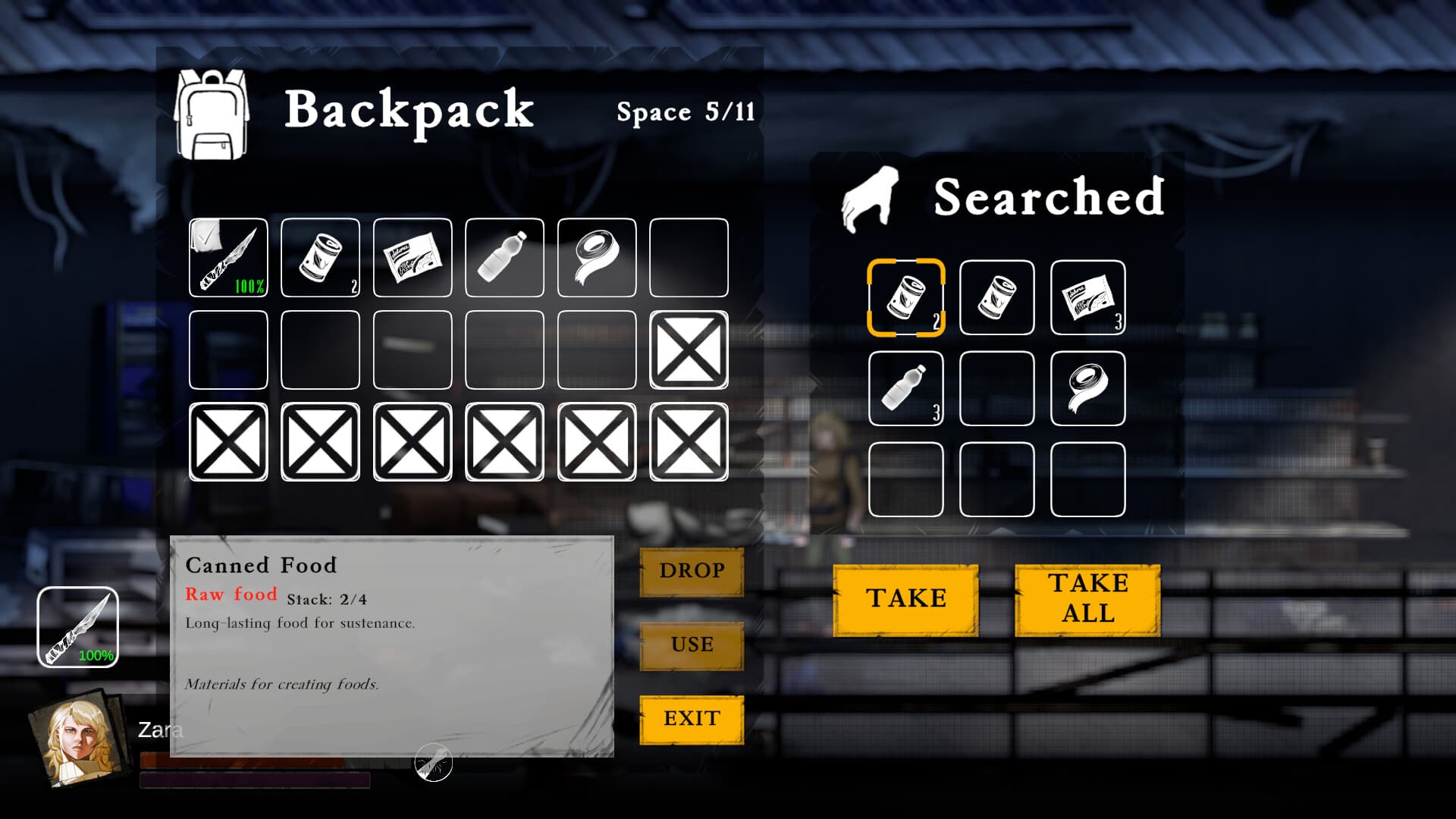Viewport: 1456px width, 819px height.
Task: Click the water bottle in the backpack
Action: pos(504,259)
